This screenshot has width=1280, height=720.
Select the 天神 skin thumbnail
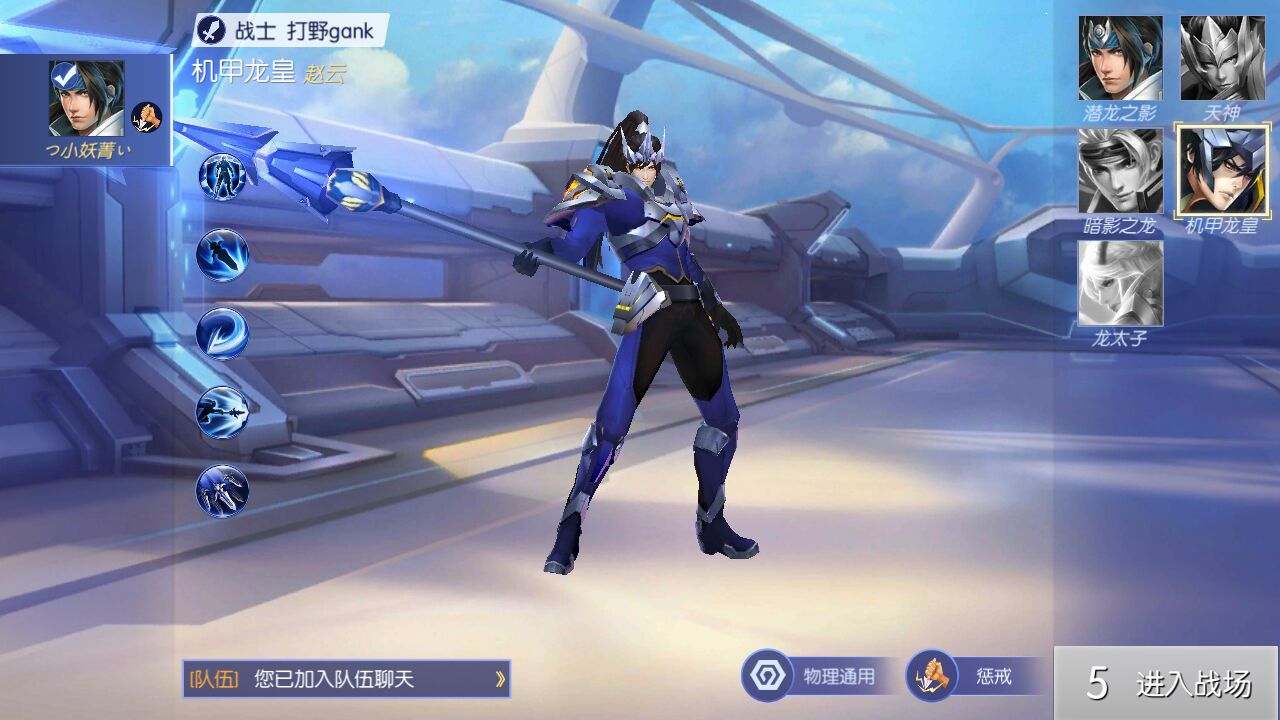(1221, 59)
